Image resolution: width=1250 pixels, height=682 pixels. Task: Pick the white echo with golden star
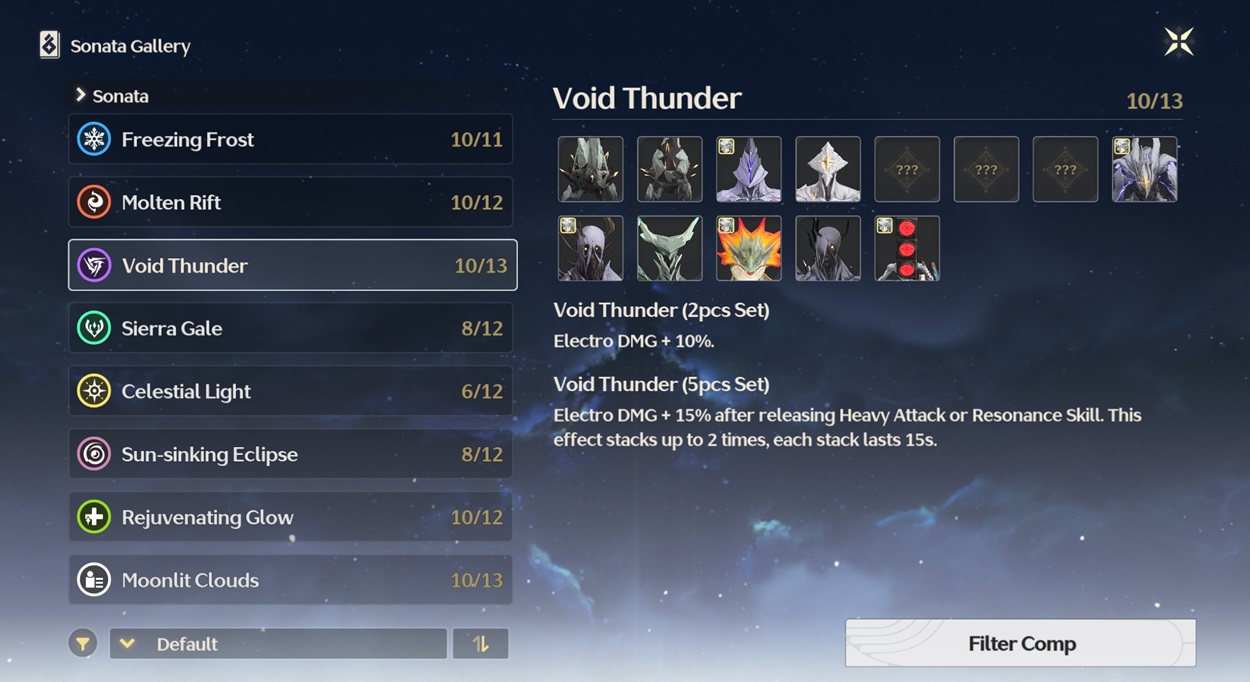coord(828,169)
